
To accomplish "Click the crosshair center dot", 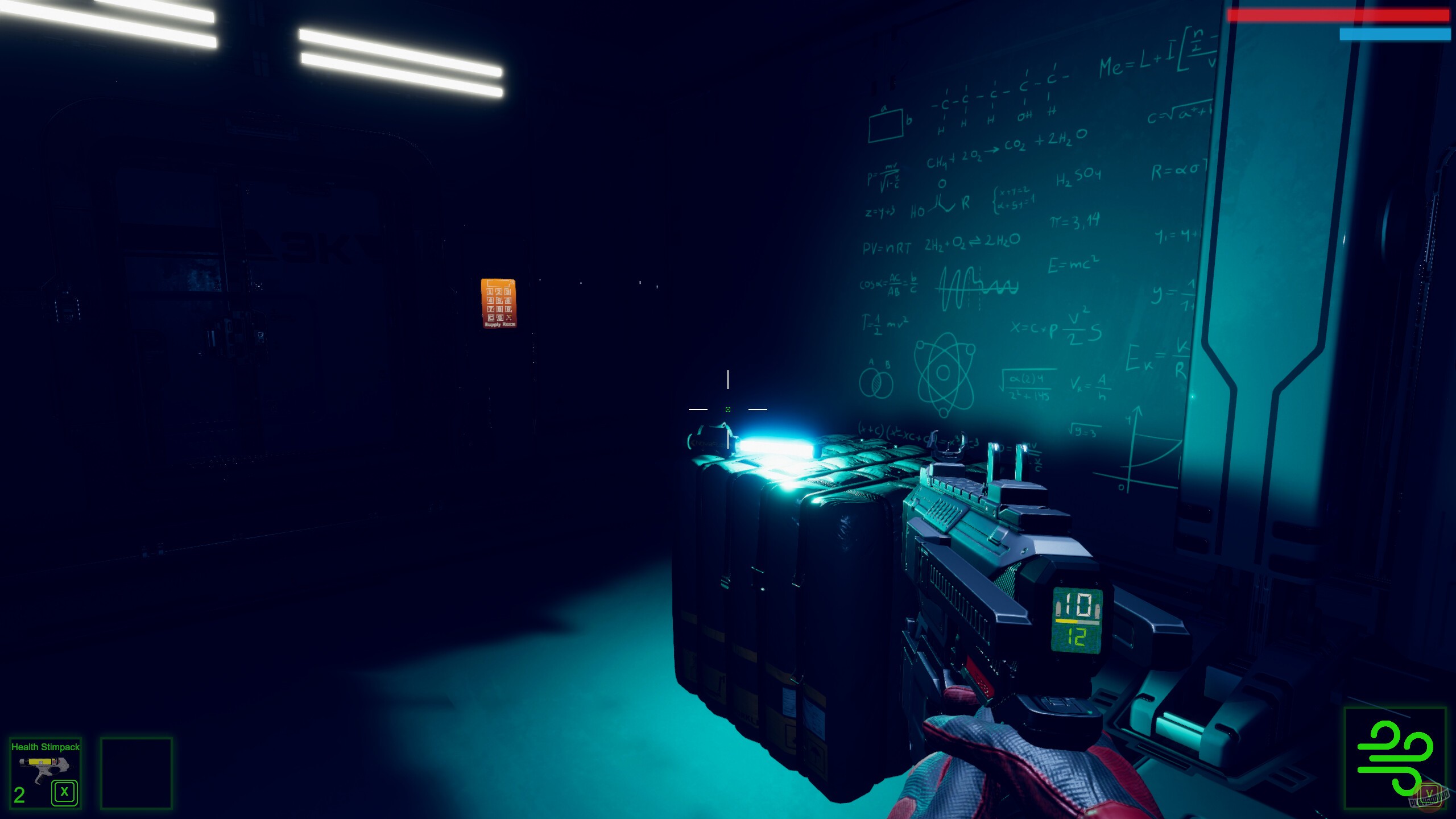I will (727, 408).
